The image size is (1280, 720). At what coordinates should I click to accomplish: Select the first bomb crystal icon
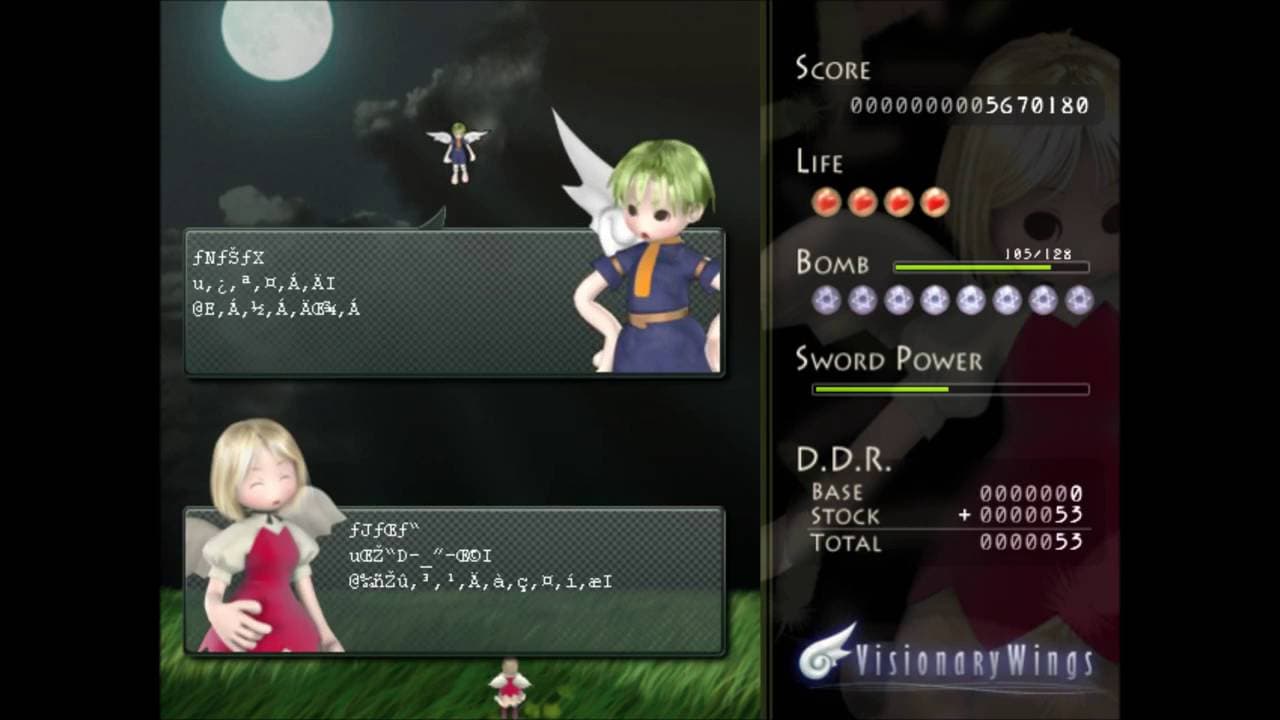click(x=827, y=299)
